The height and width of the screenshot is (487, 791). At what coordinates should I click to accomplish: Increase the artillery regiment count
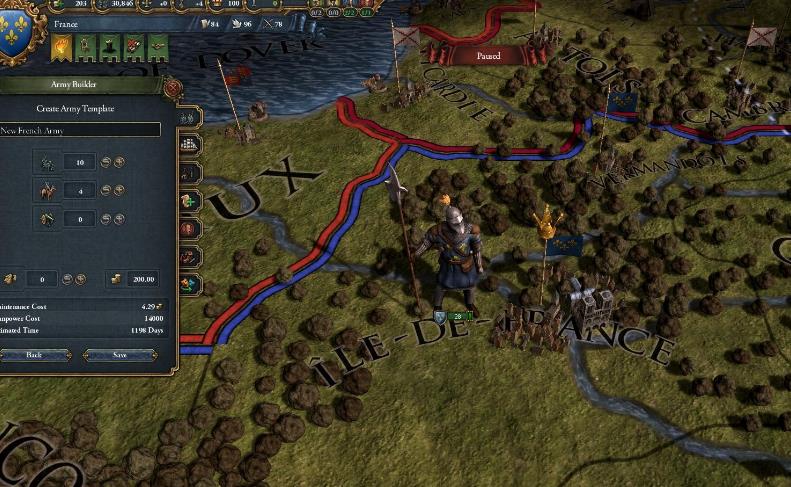[x=119, y=218]
